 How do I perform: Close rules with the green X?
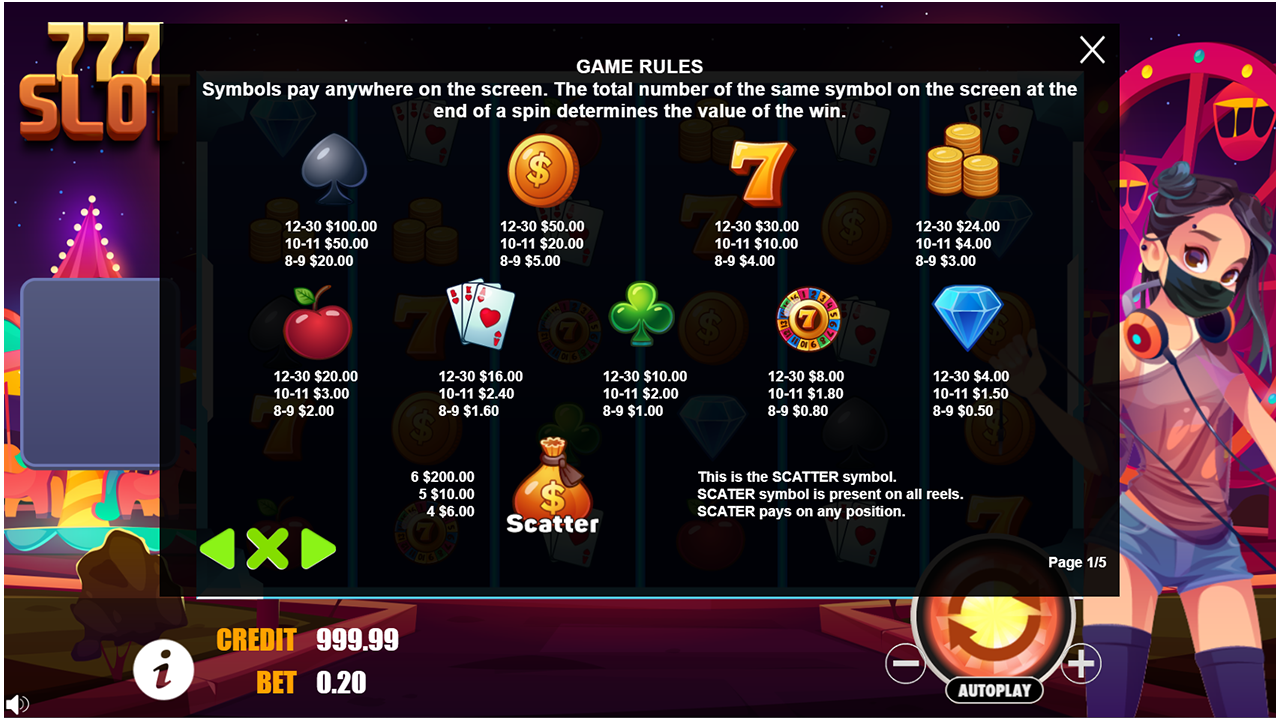click(x=268, y=549)
